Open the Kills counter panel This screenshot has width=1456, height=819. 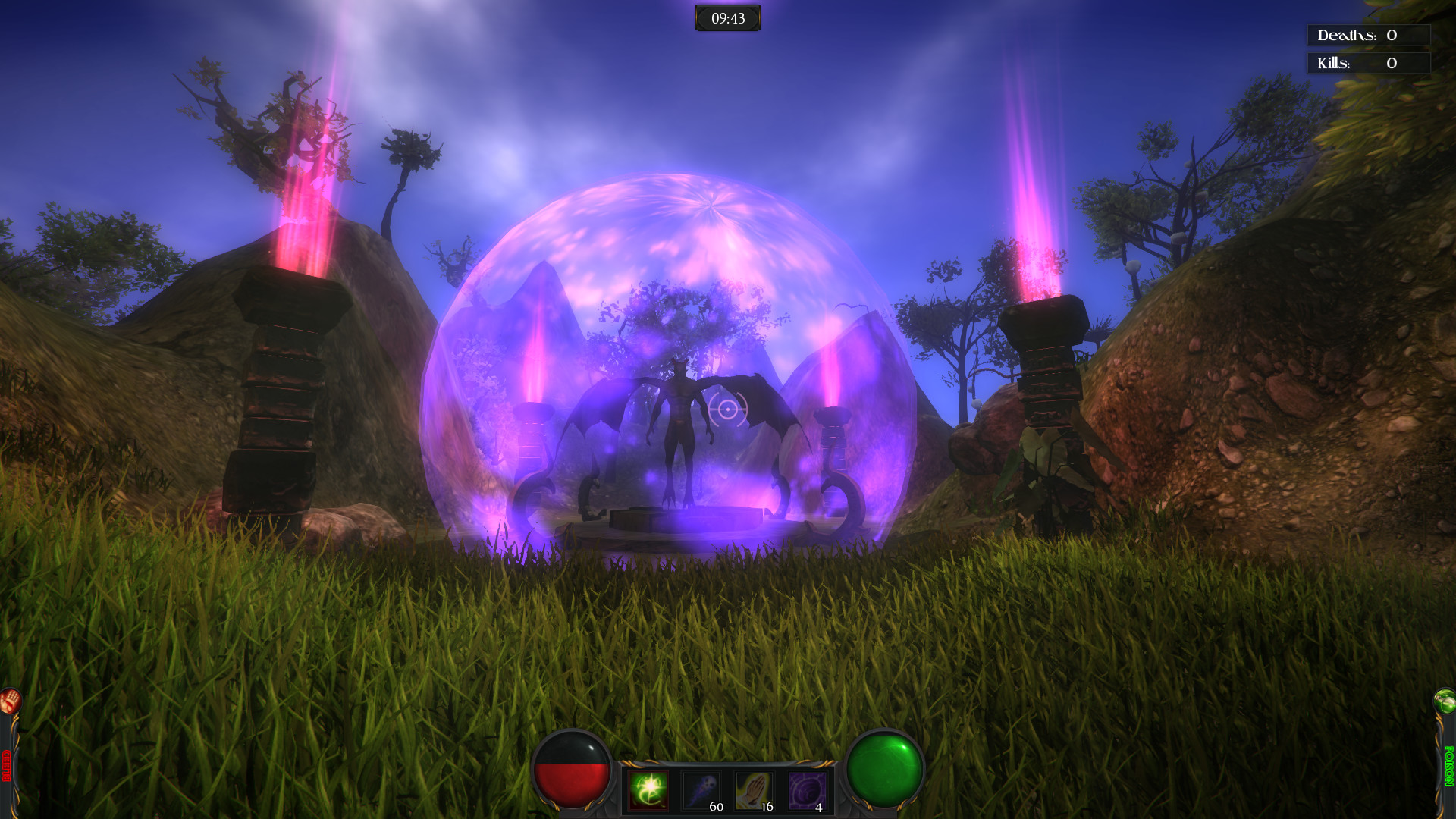click(1368, 64)
